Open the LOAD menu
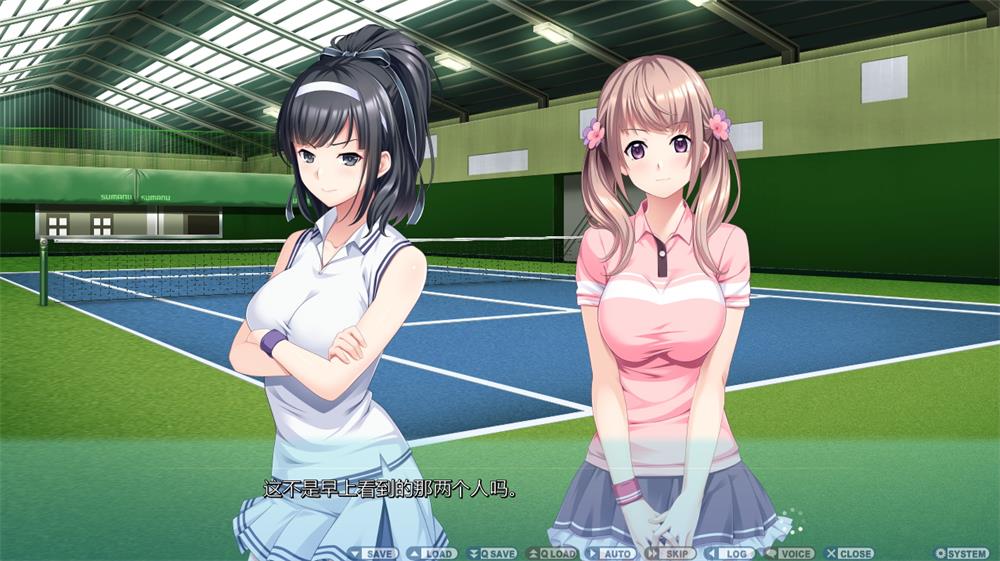This screenshot has width=1000, height=561. (x=432, y=553)
